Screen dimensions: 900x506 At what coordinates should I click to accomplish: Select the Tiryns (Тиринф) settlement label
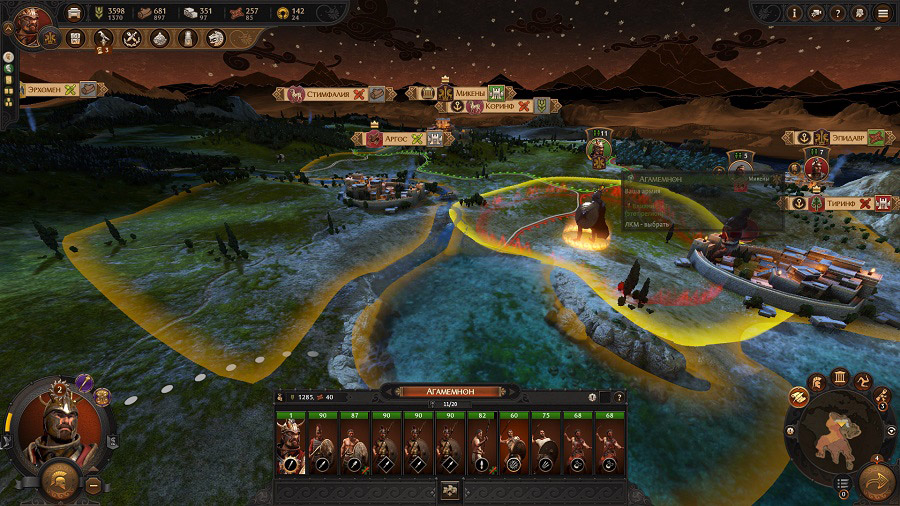[x=838, y=203]
